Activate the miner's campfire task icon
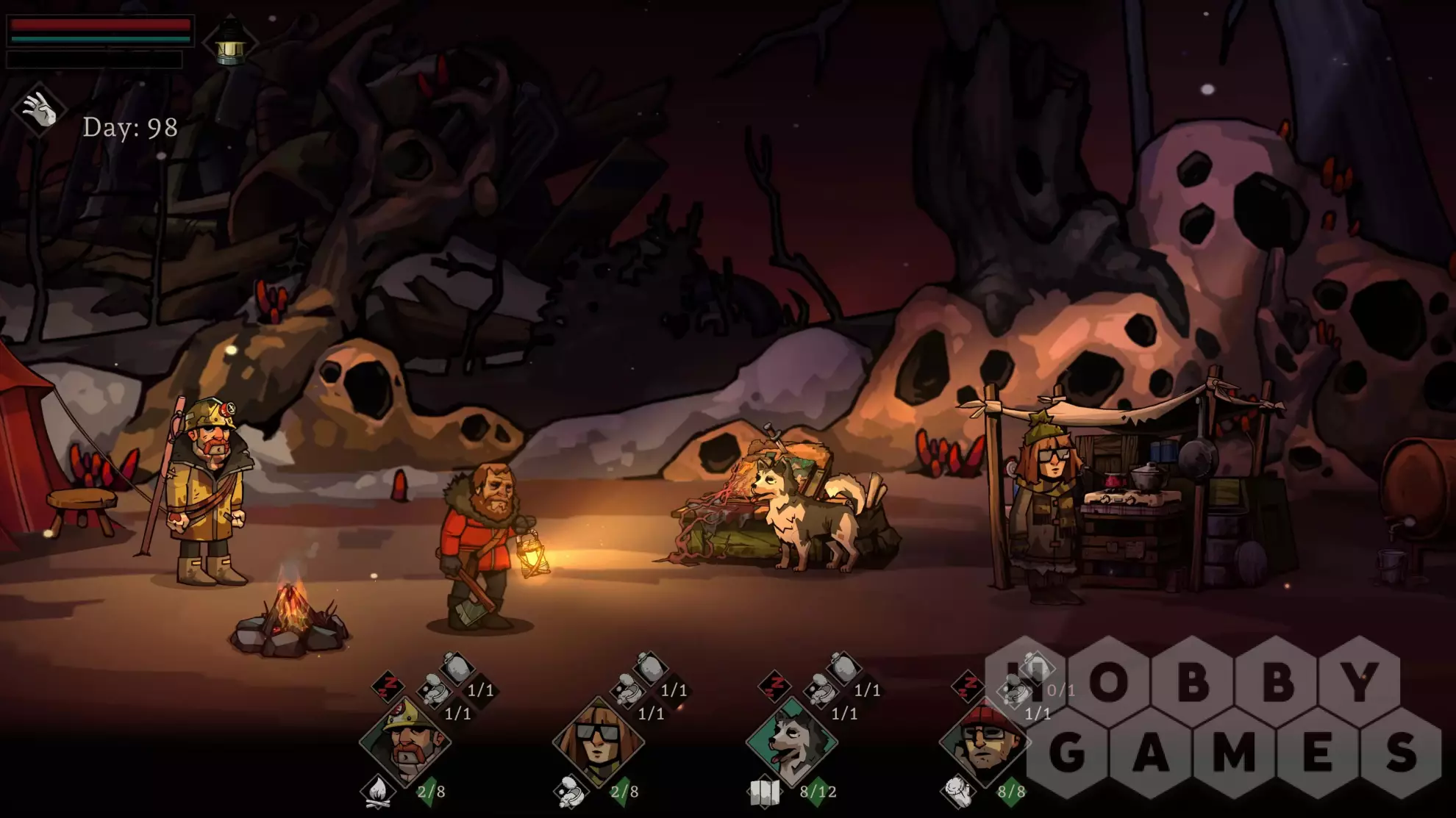This screenshot has height=818, width=1456. (377, 792)
